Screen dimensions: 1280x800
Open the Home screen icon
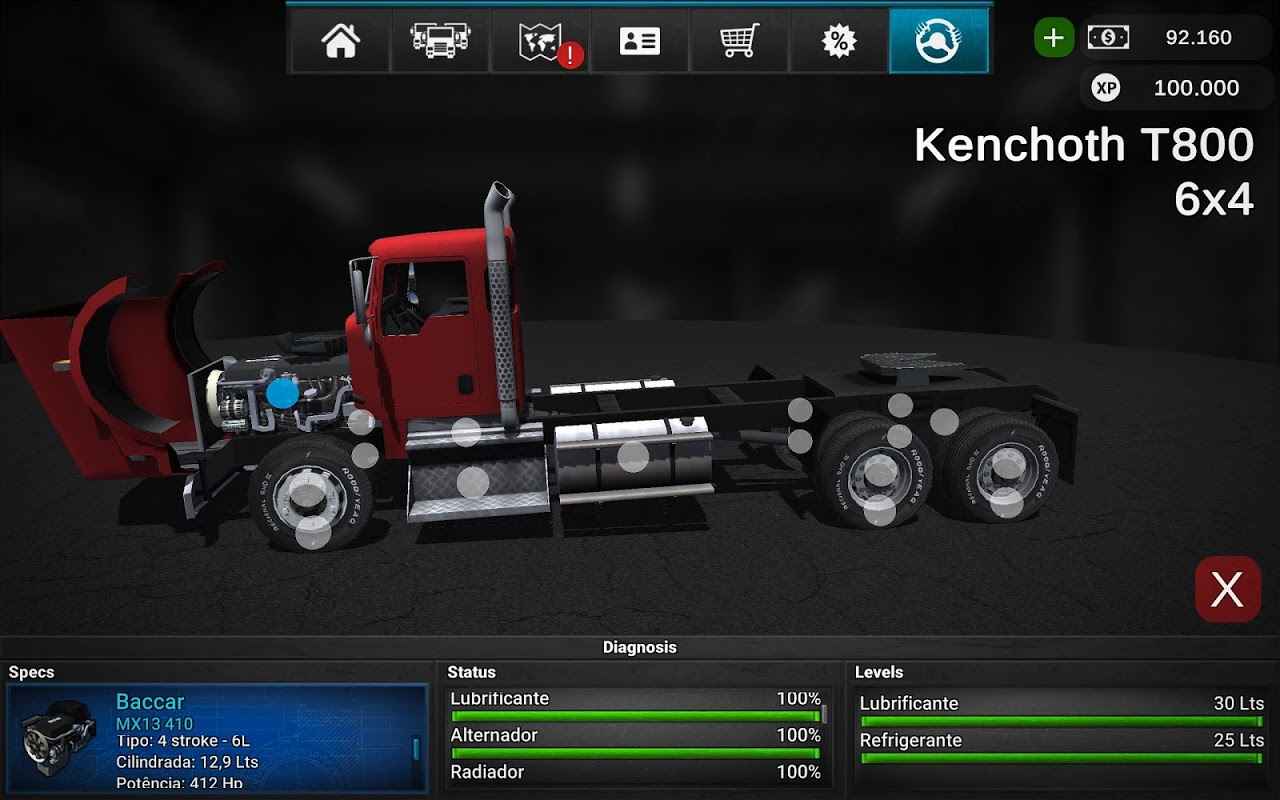coord(340,39)
